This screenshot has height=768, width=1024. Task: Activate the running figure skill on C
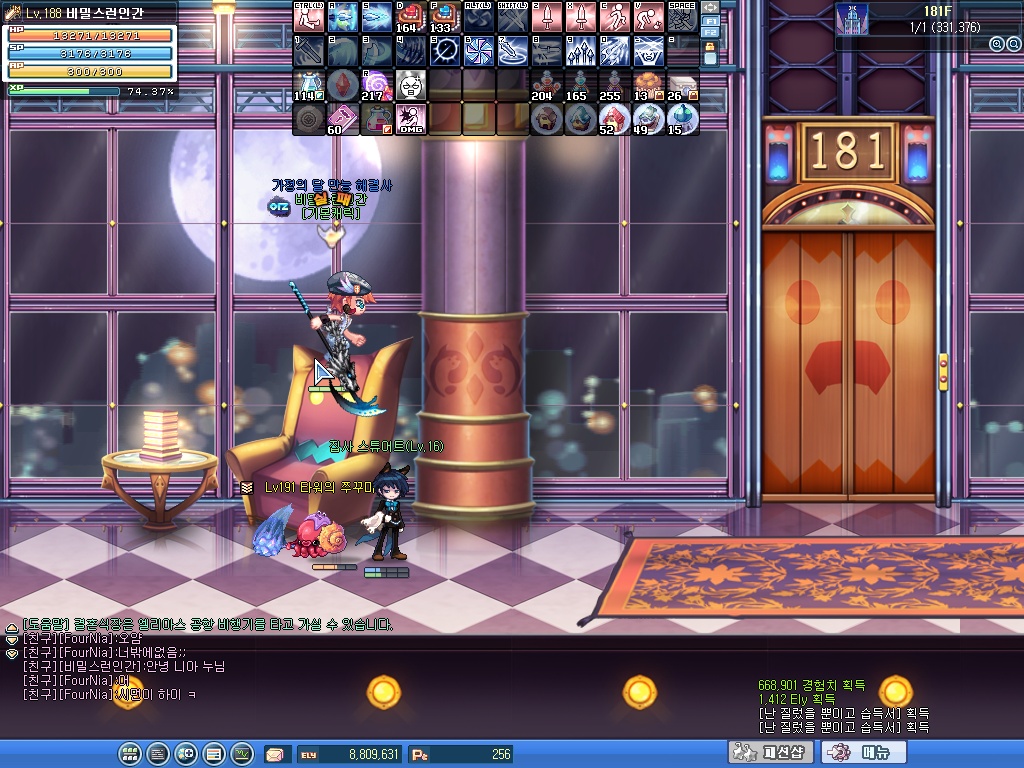tap(614, 17)
